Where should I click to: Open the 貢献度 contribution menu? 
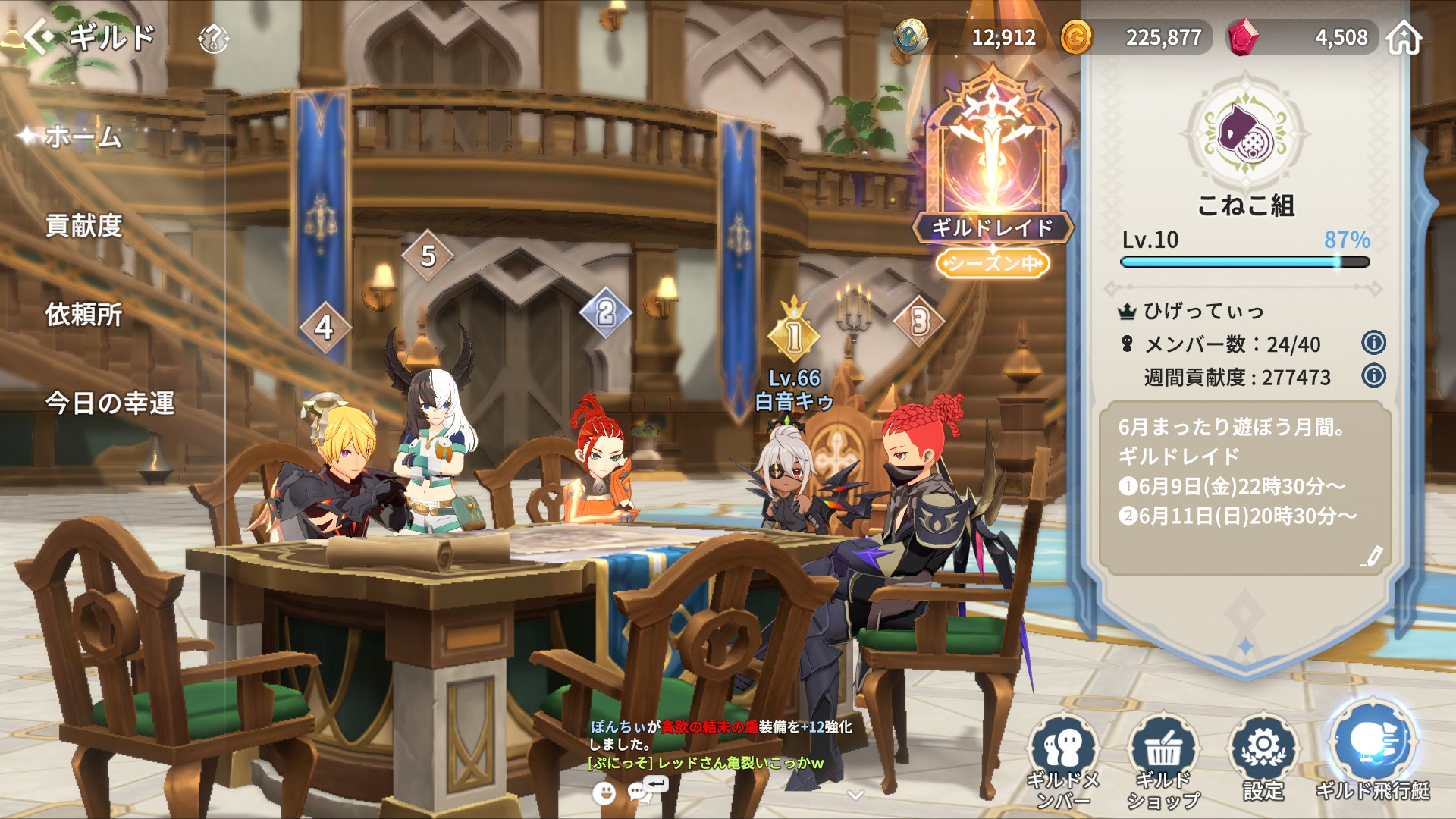(x=83, y=226)
